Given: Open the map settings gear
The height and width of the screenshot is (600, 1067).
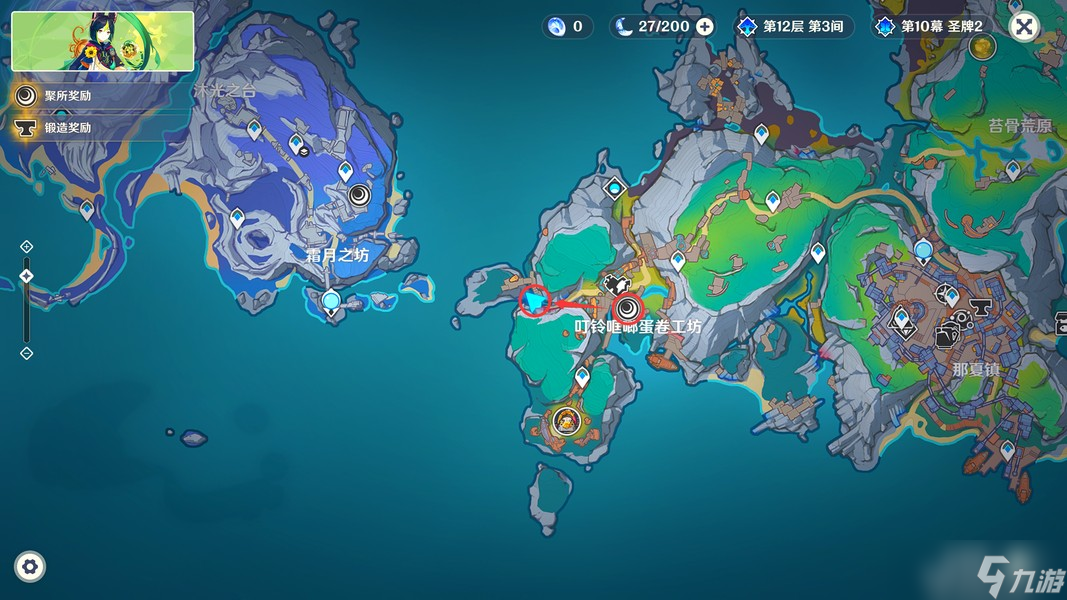Looking at the screenshot, I should [30, 567].
